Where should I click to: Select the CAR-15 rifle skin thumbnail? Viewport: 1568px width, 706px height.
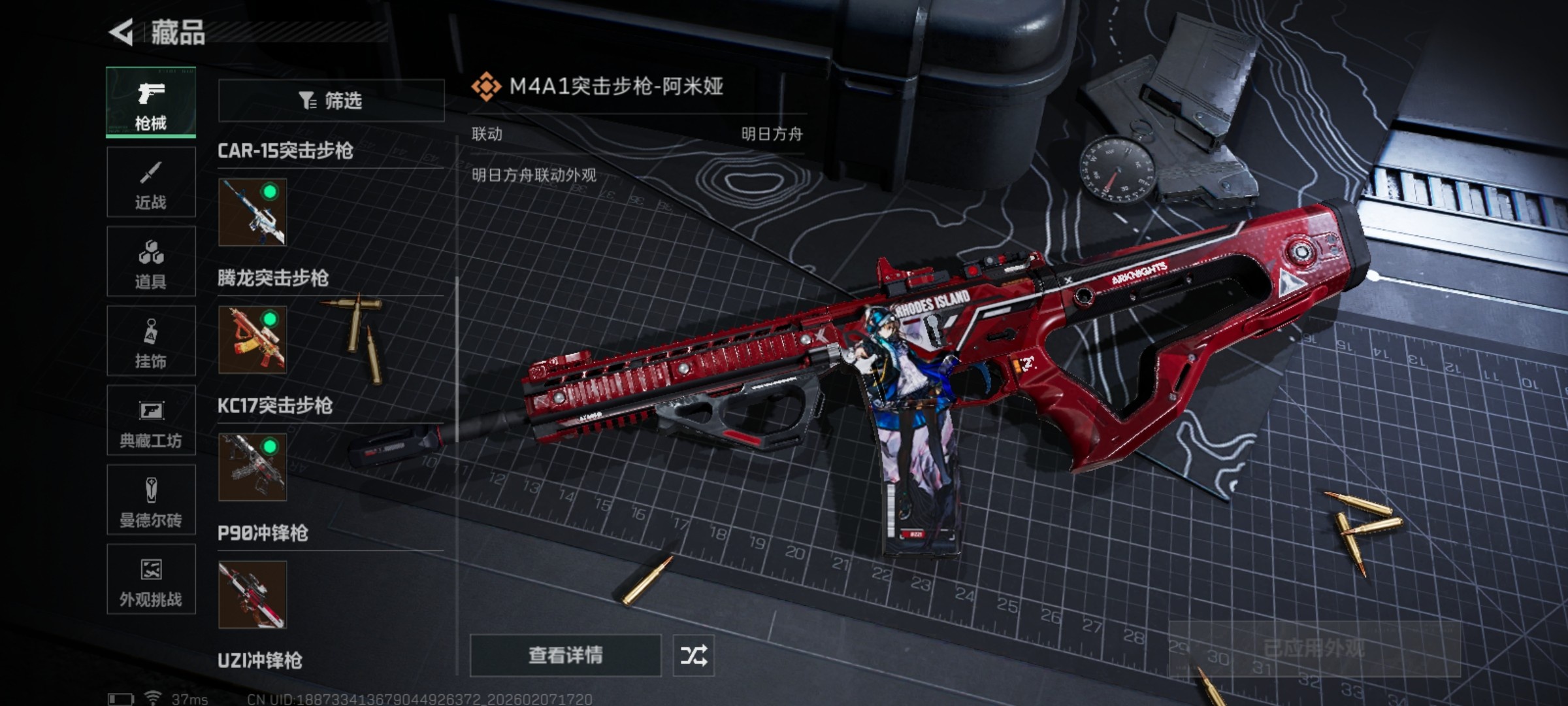click(x=252, y=212)
